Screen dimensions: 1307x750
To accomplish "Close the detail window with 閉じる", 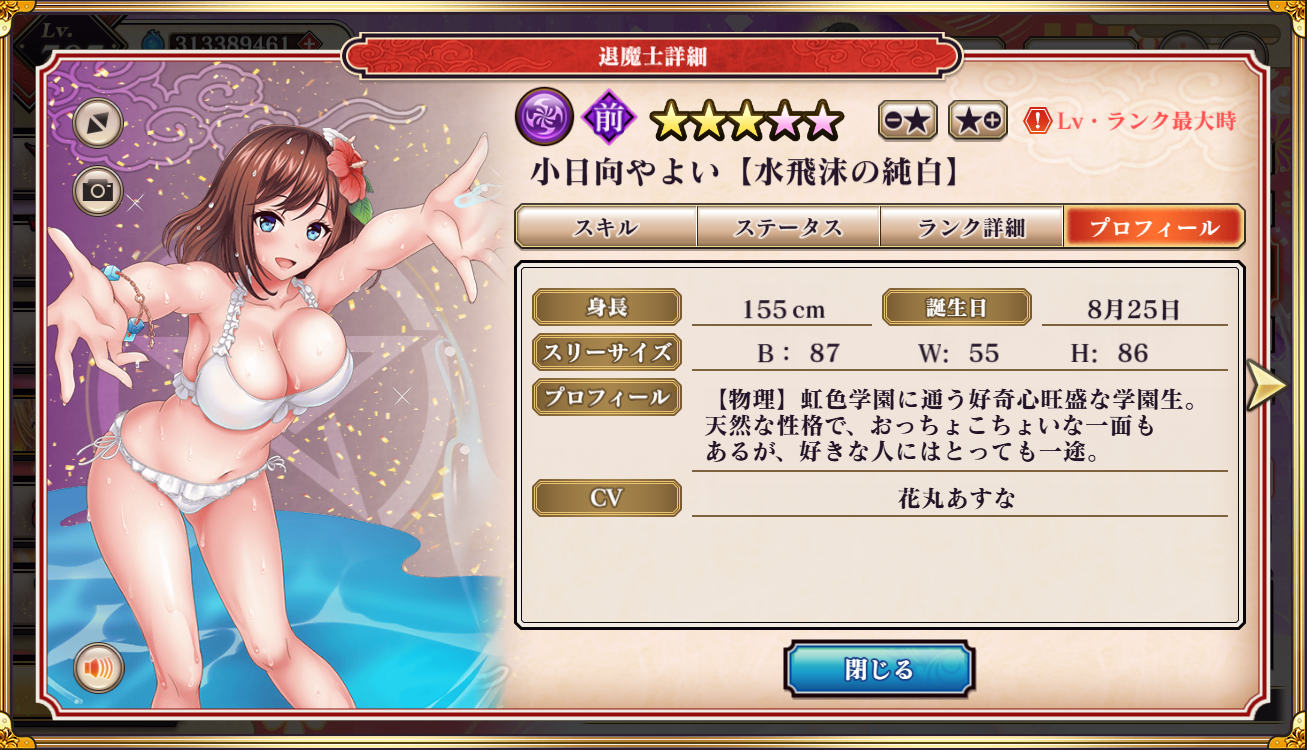I will pyautogui.click(x=878, y=669).
